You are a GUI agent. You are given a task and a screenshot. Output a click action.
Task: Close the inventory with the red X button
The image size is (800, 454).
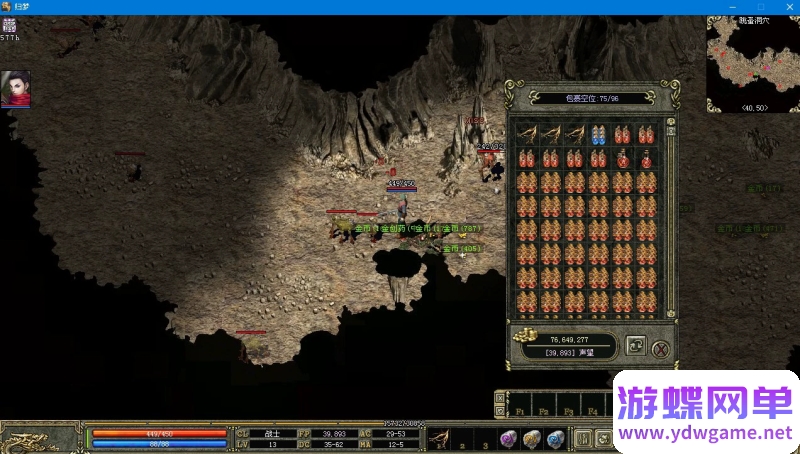pyautogui.click(x=660, y=348)
